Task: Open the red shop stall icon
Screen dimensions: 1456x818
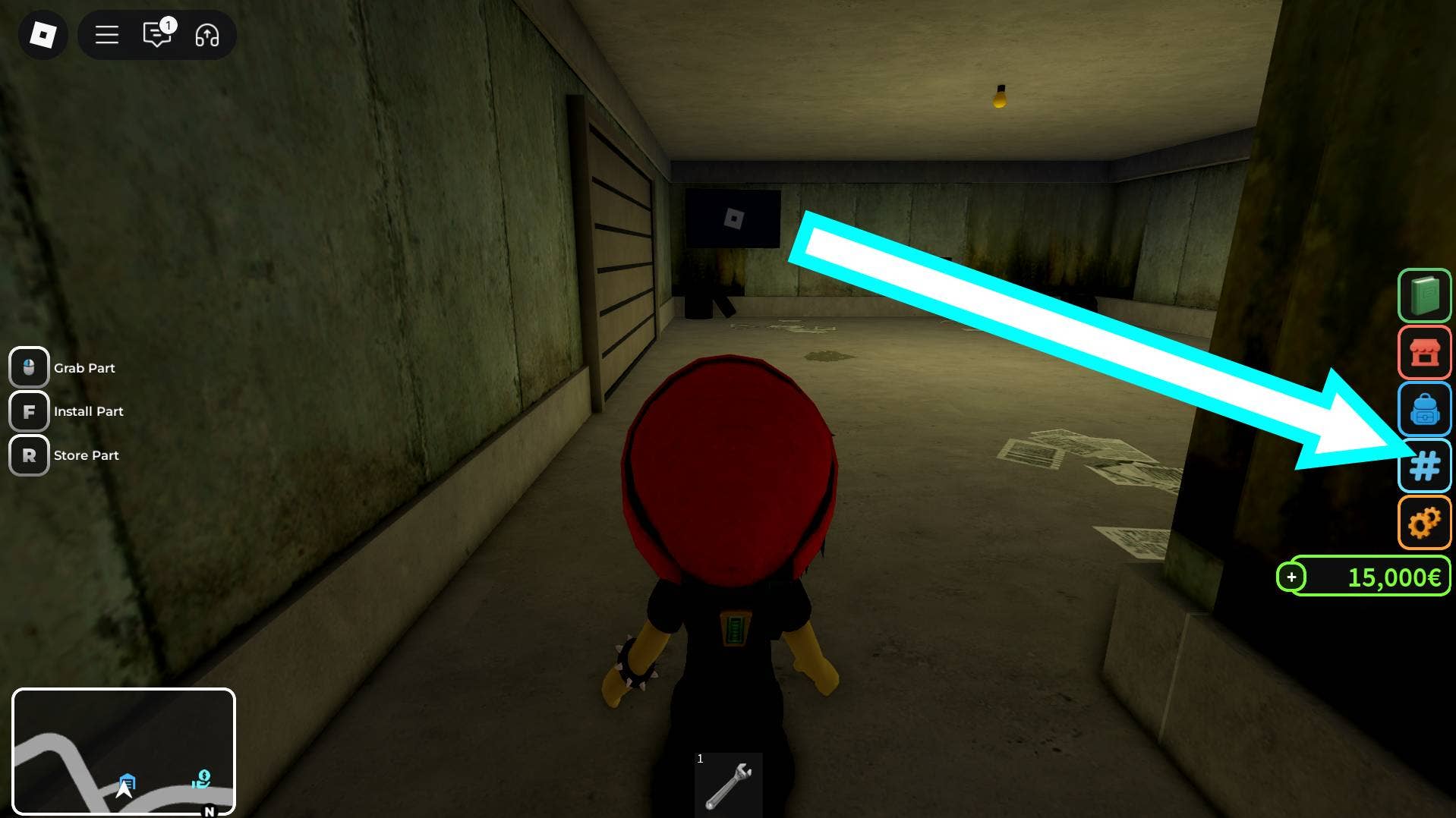Action: click(1424, 353)
